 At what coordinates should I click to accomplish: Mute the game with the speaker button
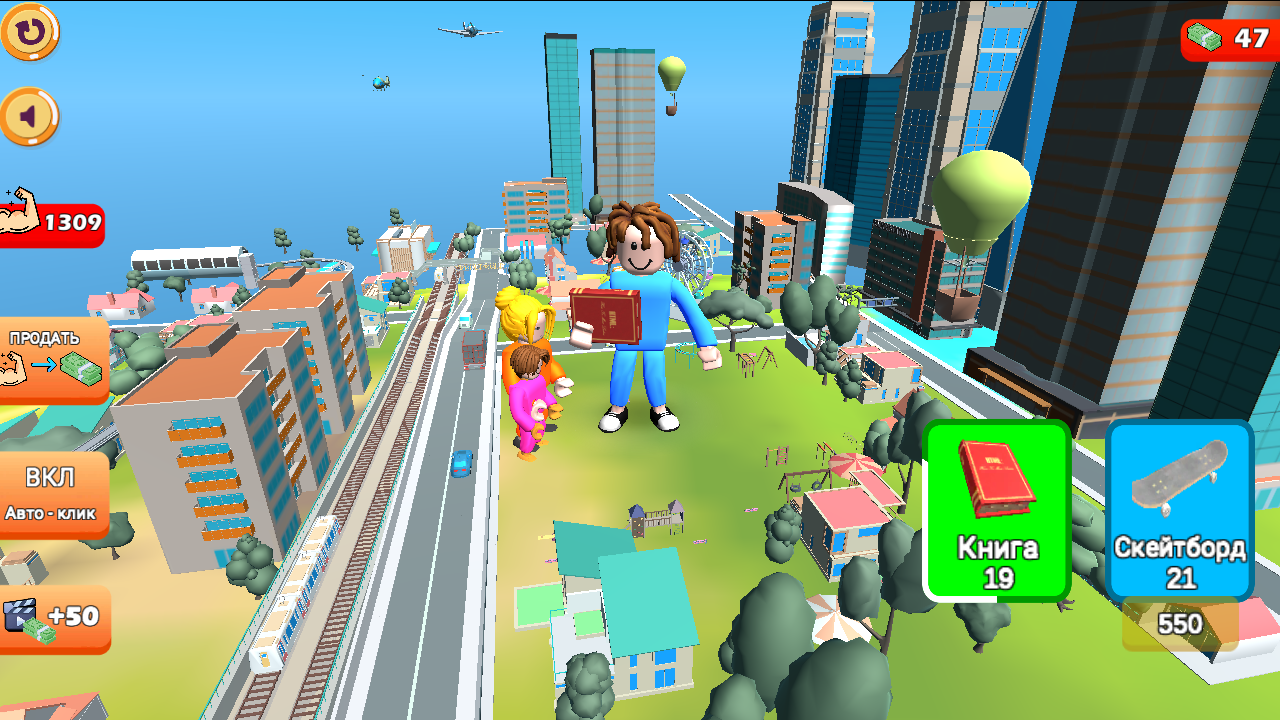pyautogui.click(x=30, y=115)
